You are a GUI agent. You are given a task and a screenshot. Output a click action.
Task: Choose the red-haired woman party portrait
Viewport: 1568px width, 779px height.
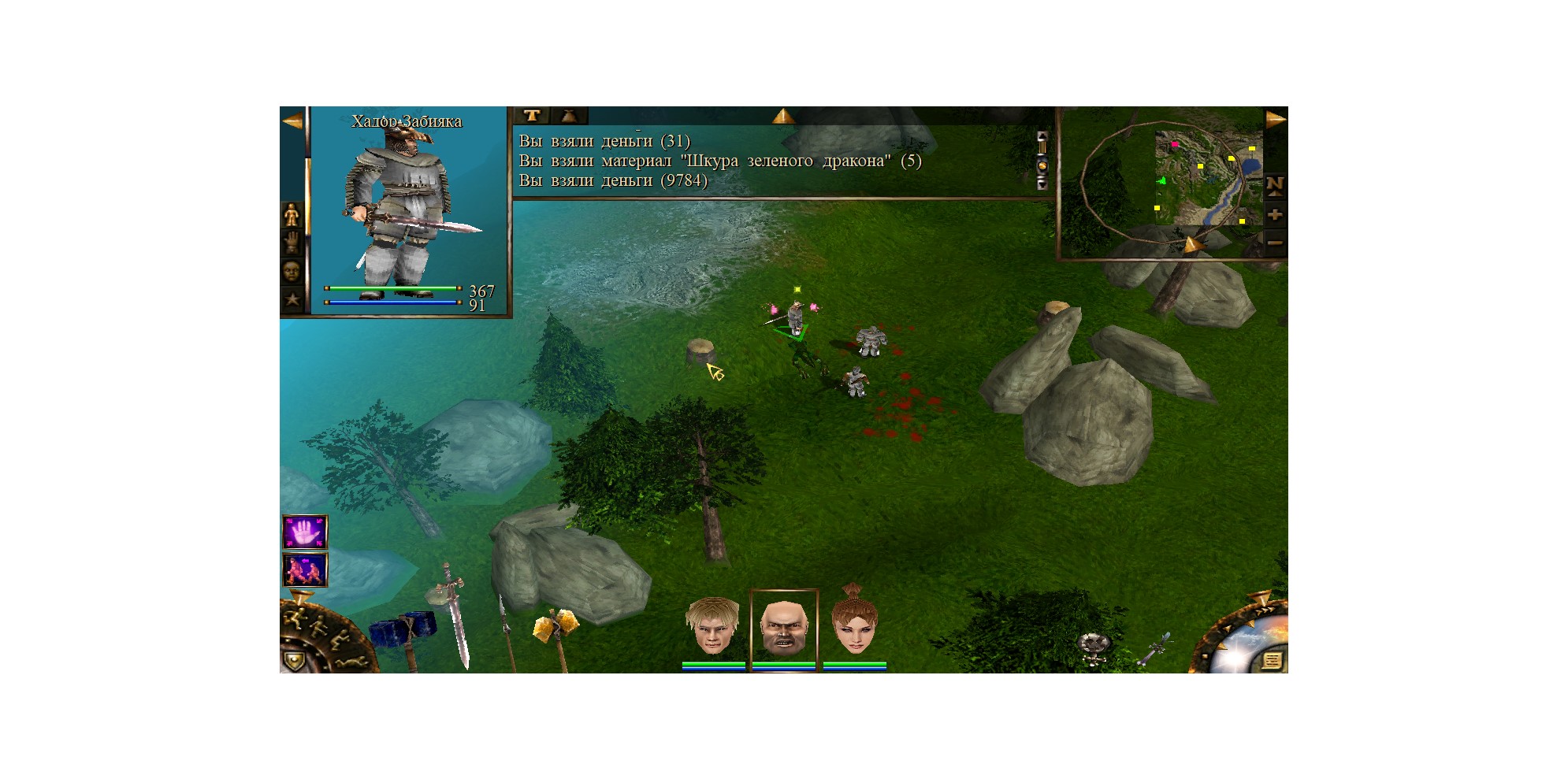[x=854, y=626]
